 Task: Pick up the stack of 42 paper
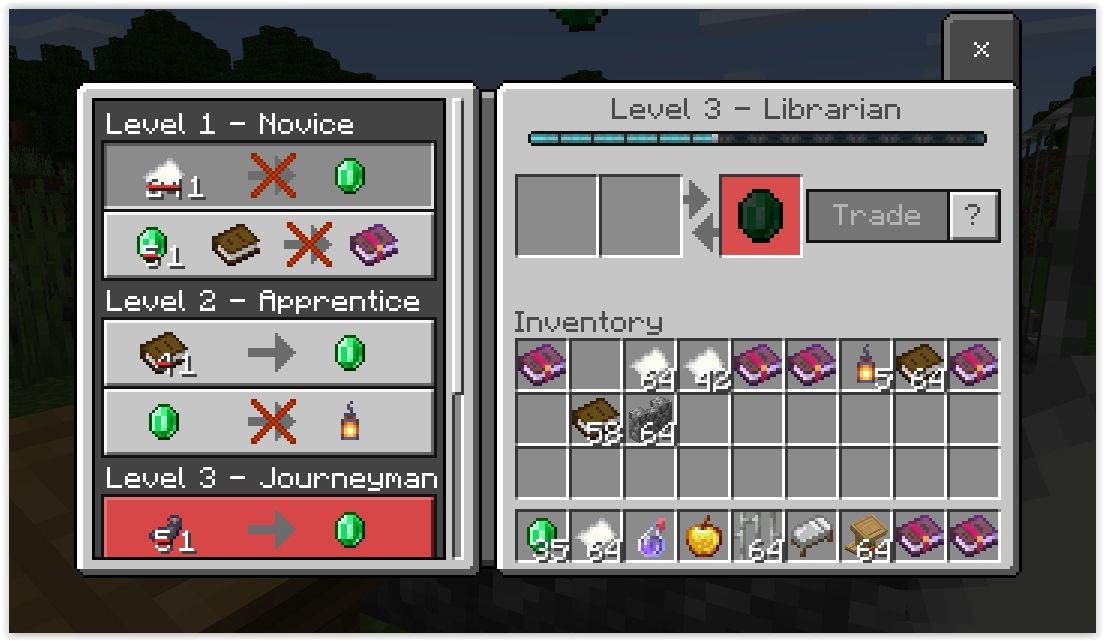(x=704, y=366)
